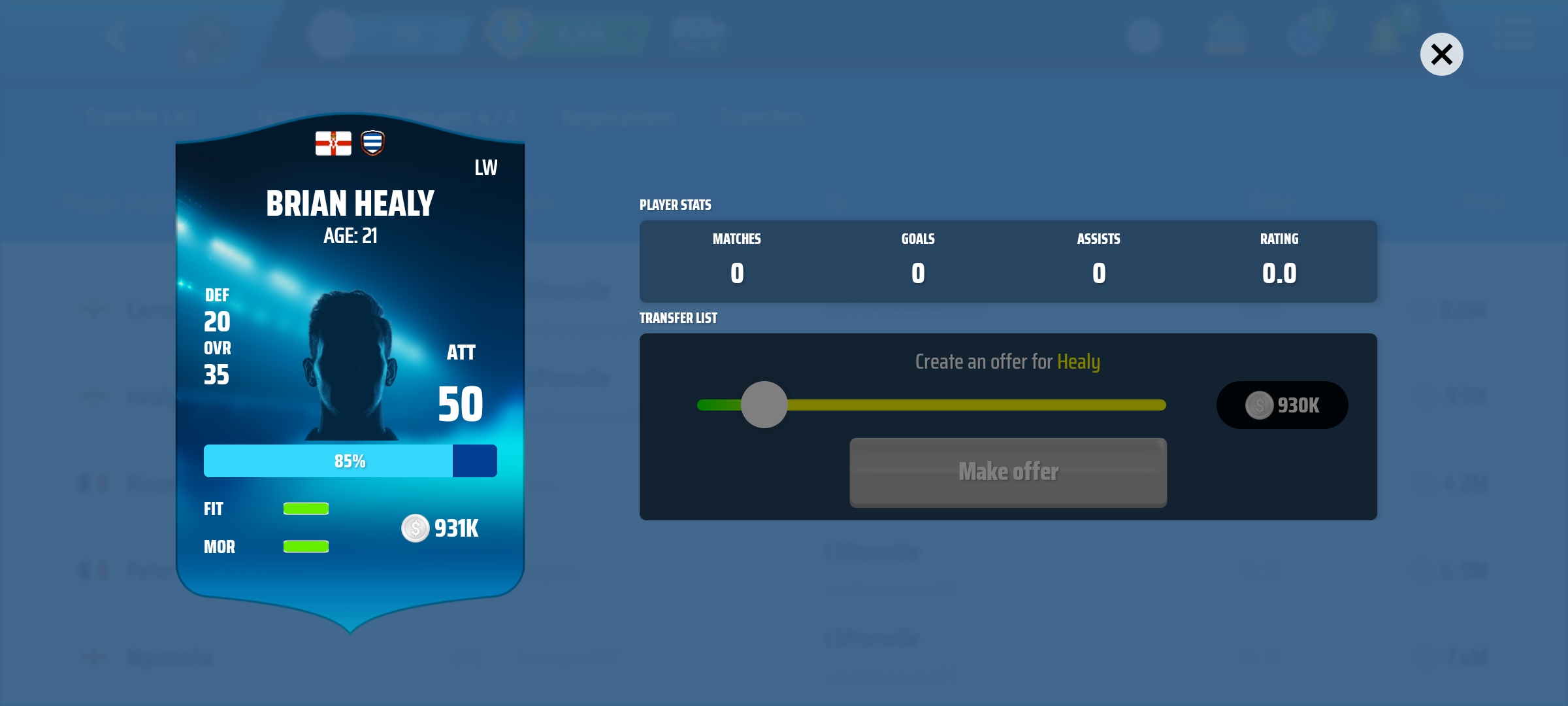
Task: Close the player offer popup
Action: tap(1441, 54)
